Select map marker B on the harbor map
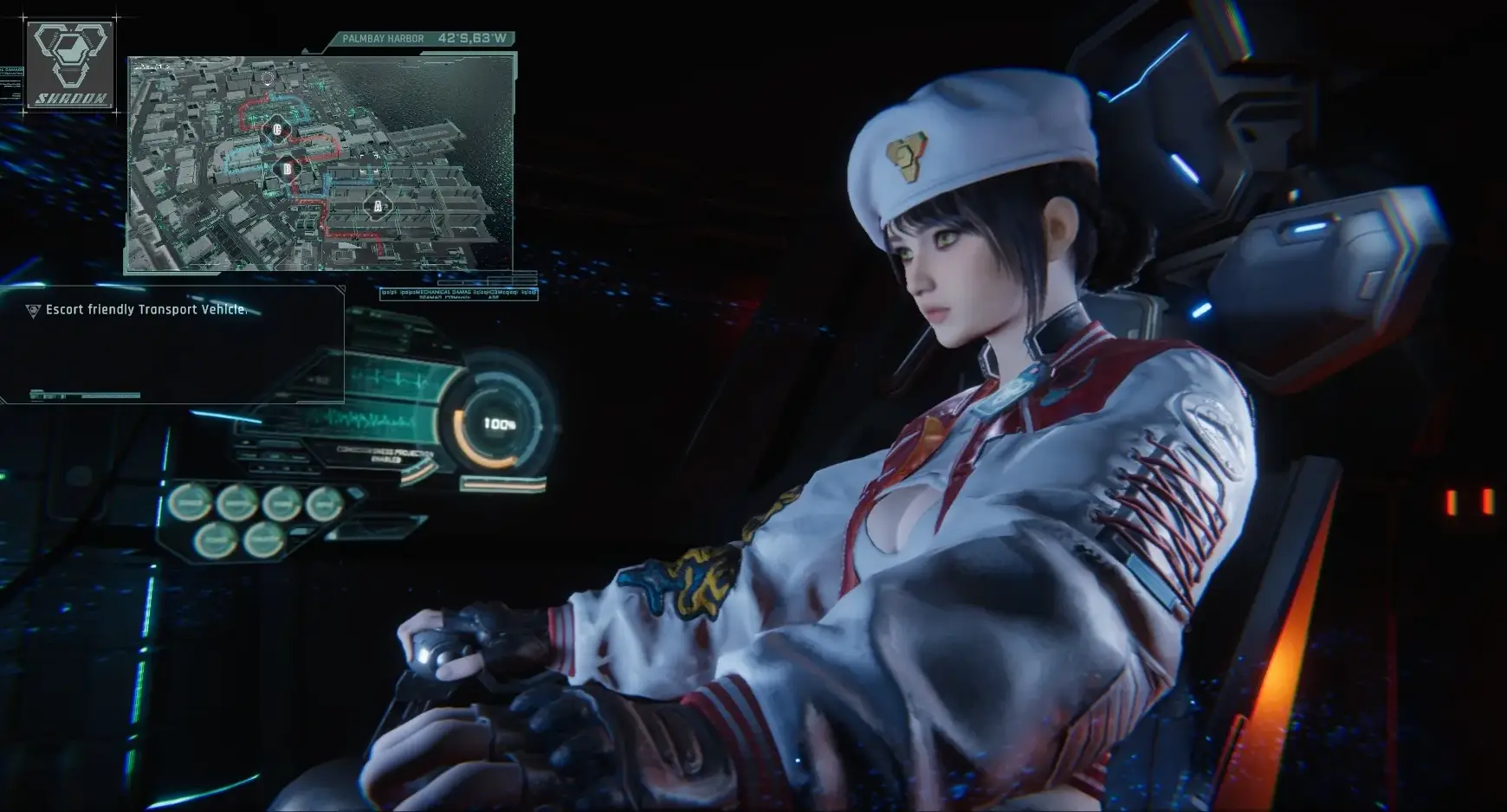Image resolution: width=1507 pixels, height=812 pixels. 287,169
